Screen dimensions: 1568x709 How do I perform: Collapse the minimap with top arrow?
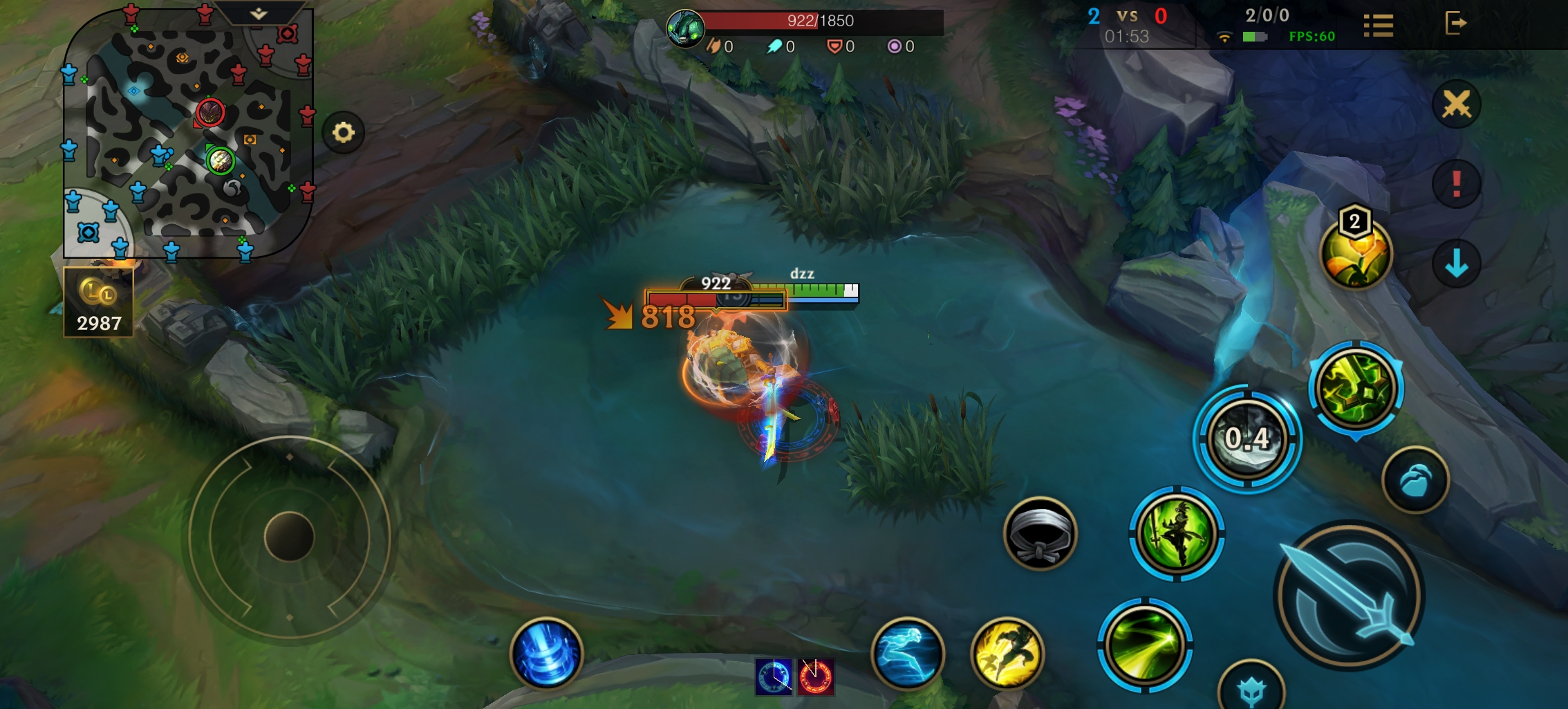click(x=259, y=13)
